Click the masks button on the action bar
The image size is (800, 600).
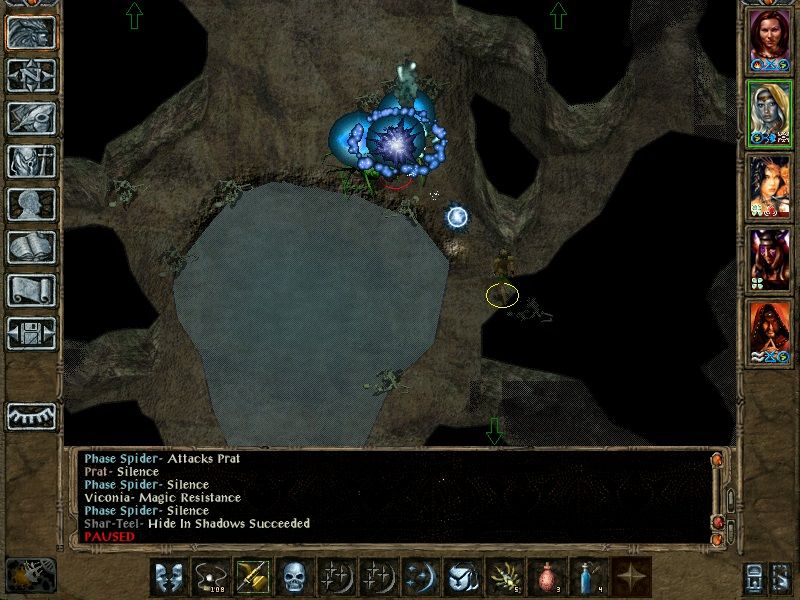click(x=168, y=578)
